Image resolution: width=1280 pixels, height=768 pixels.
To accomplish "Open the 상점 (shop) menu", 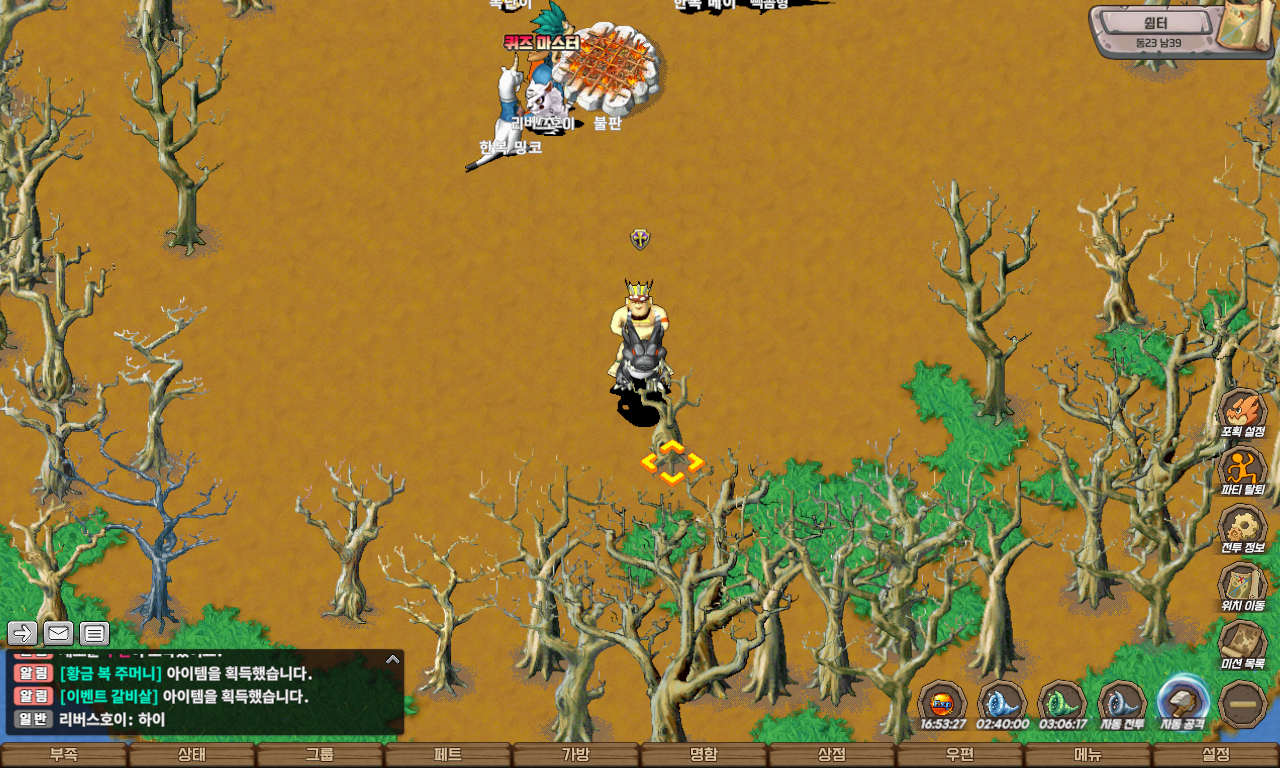I will tap(832, 755).
